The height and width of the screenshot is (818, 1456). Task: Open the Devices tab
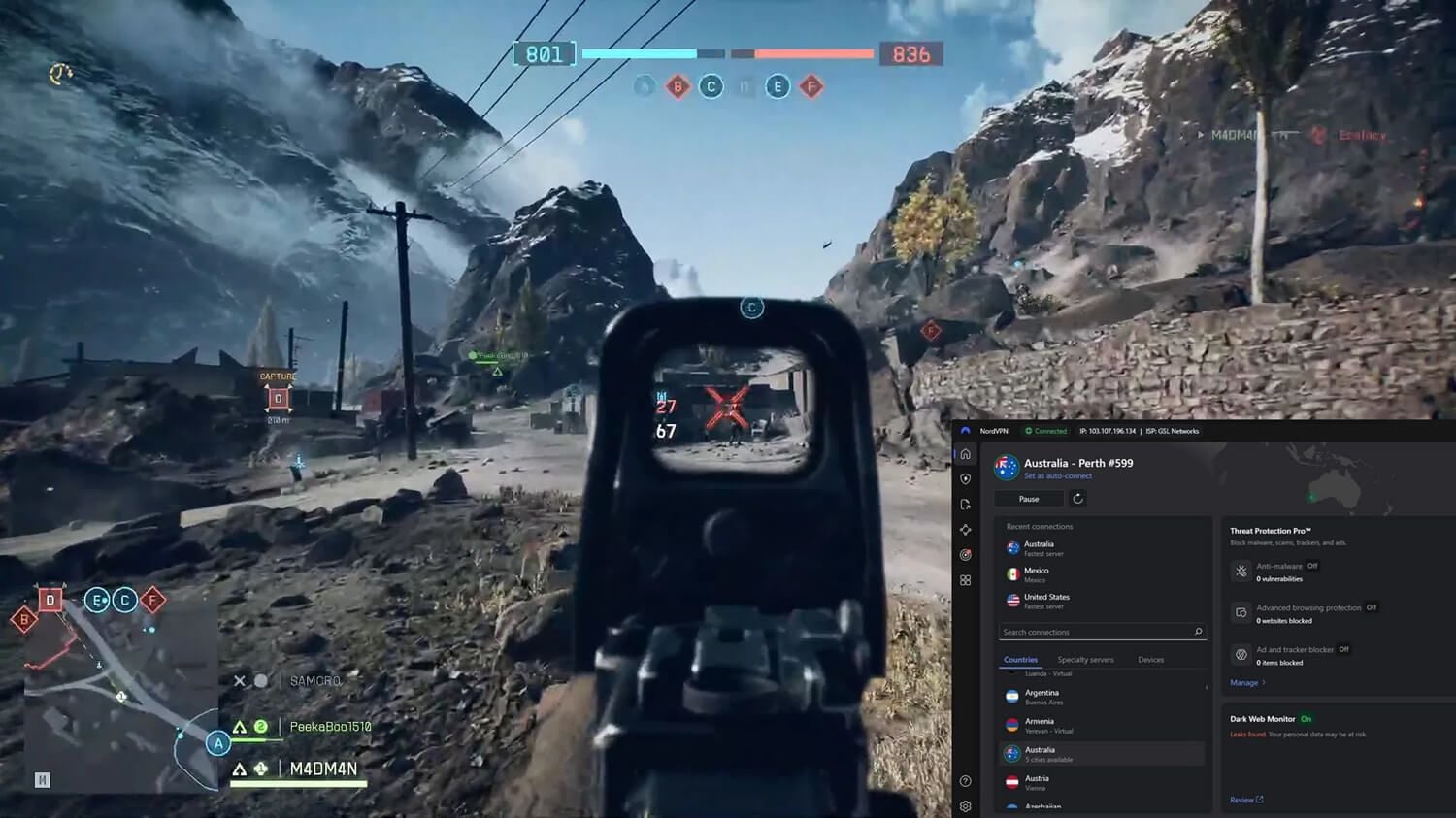coord(1150,659)
